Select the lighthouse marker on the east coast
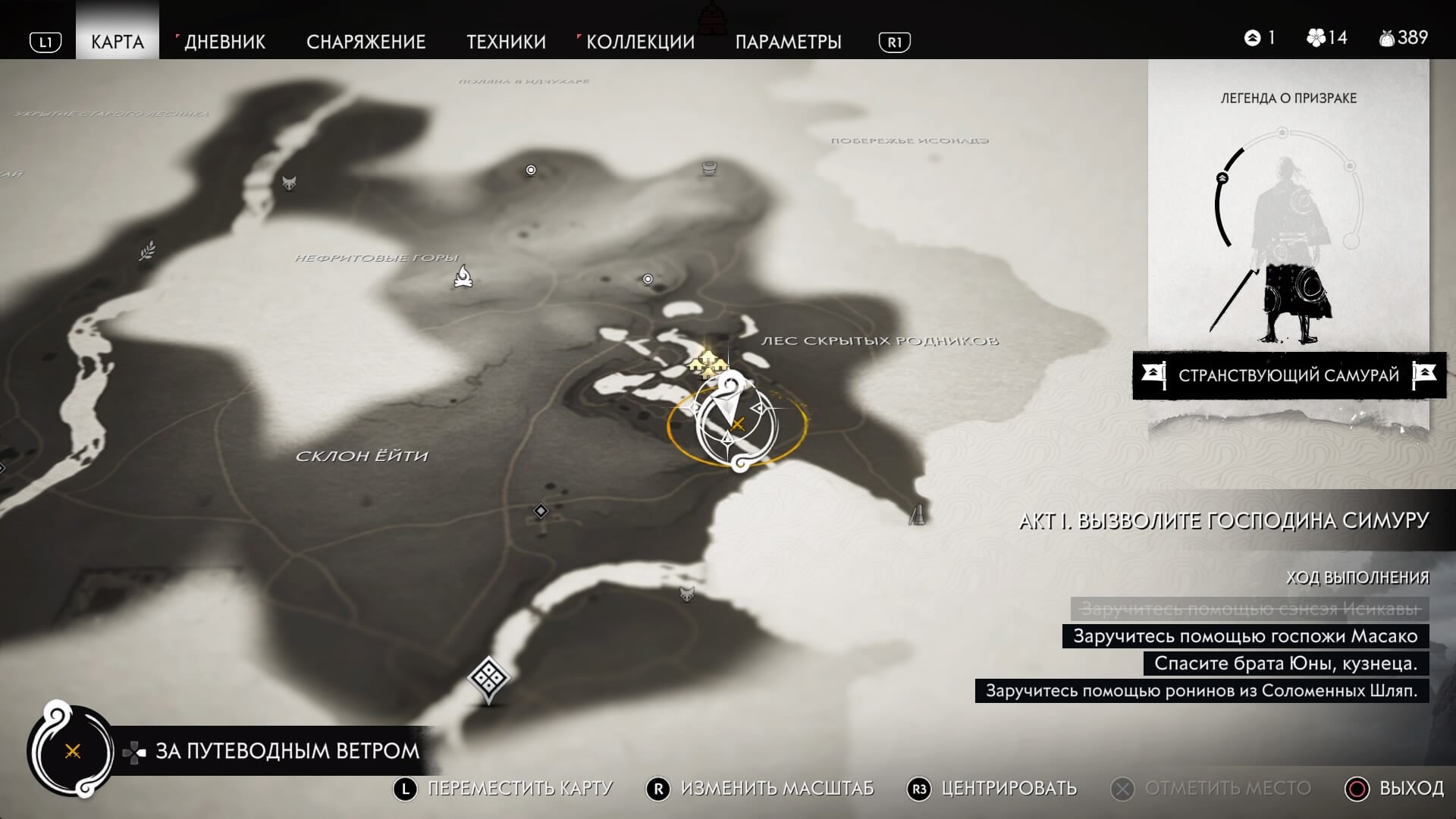The image size is (1456, 819). [x=918, y=515]
